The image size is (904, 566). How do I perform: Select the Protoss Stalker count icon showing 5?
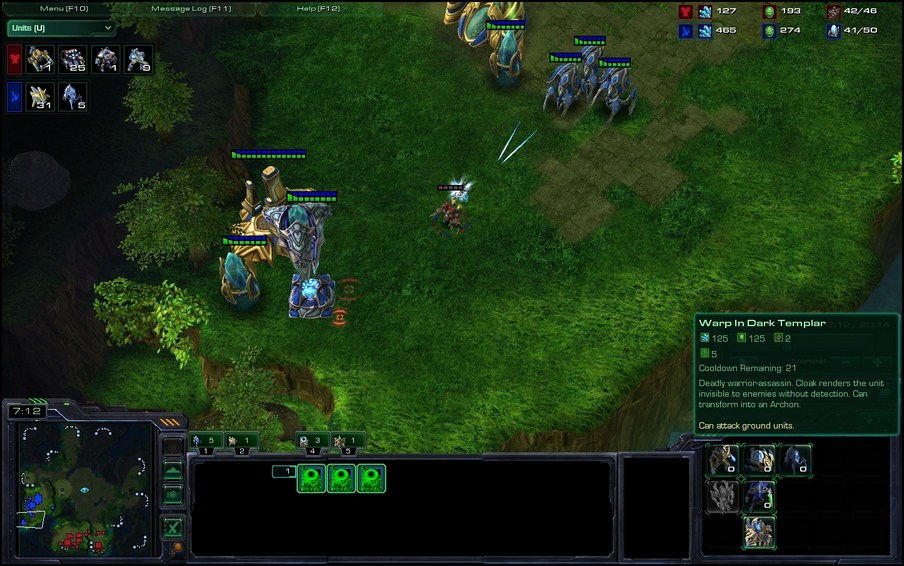[73, 97]
